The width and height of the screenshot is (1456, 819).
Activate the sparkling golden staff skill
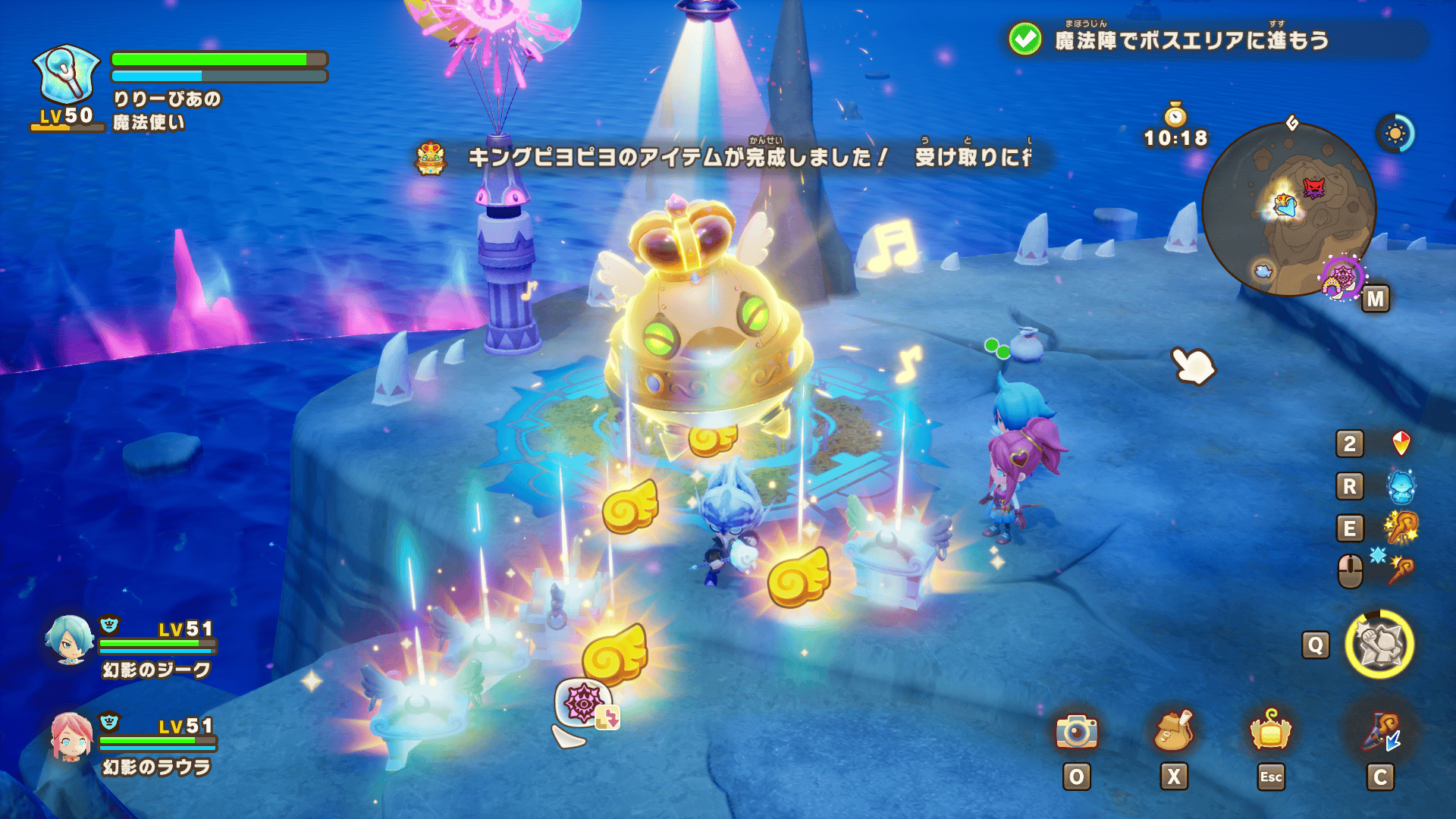[x=1401, y=528]
